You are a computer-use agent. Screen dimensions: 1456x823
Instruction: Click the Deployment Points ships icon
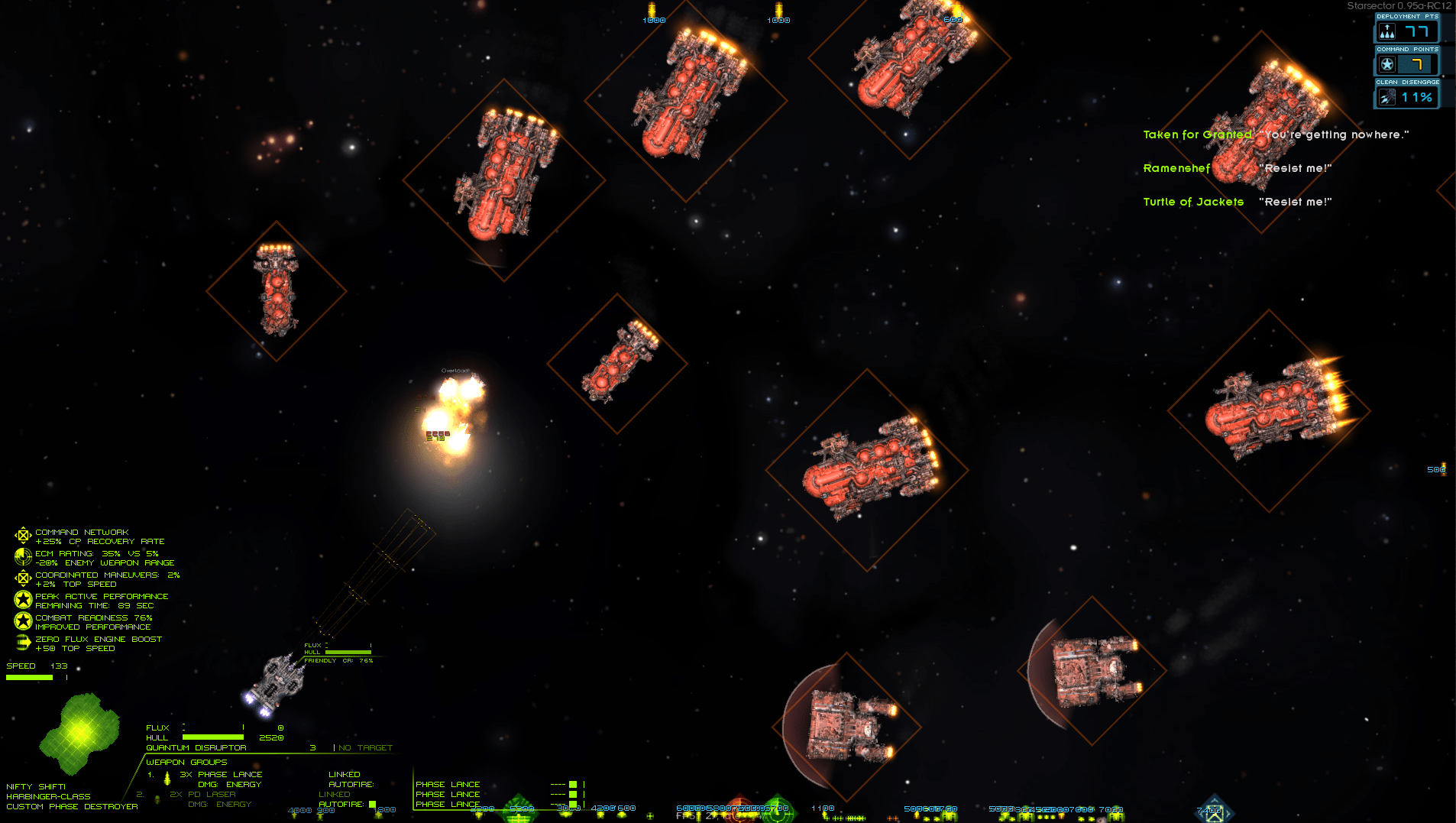(x=1387, y=32)
